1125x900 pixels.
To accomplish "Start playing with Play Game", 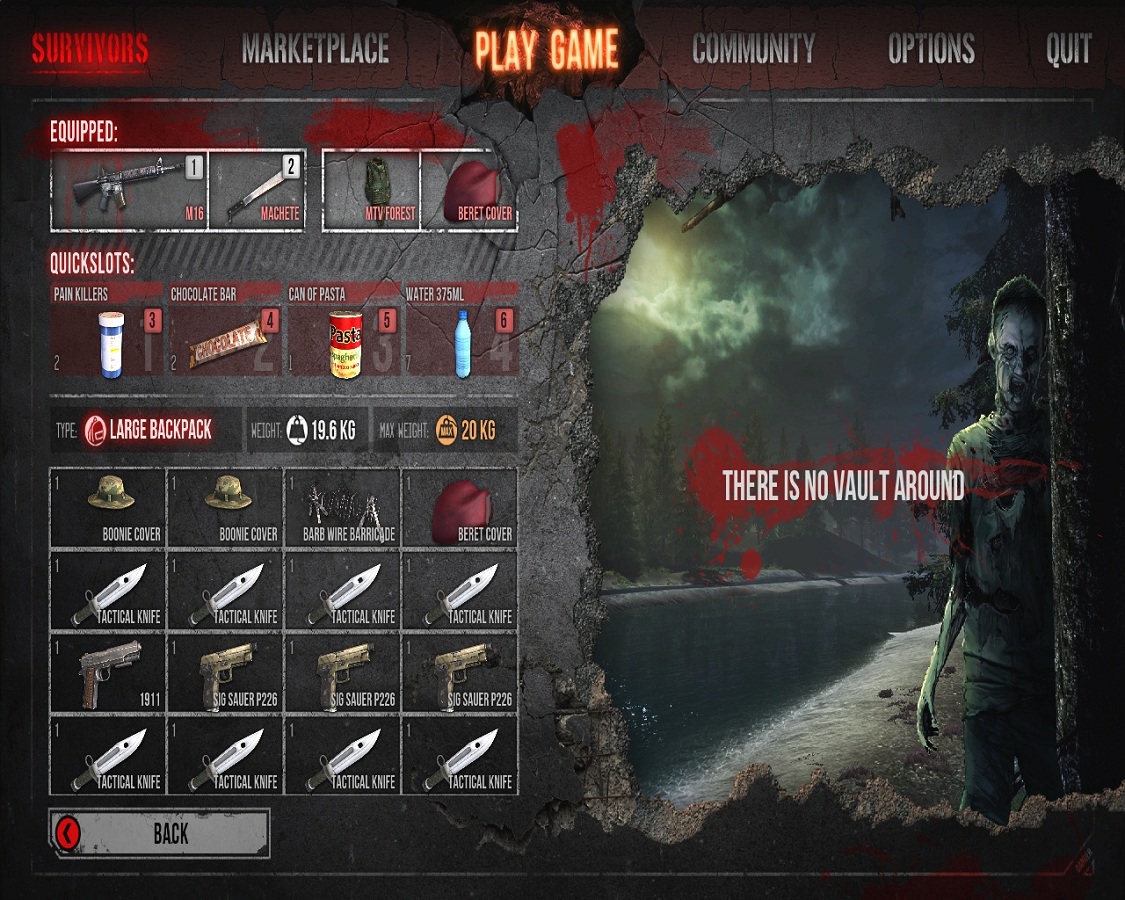I will 547,49.
